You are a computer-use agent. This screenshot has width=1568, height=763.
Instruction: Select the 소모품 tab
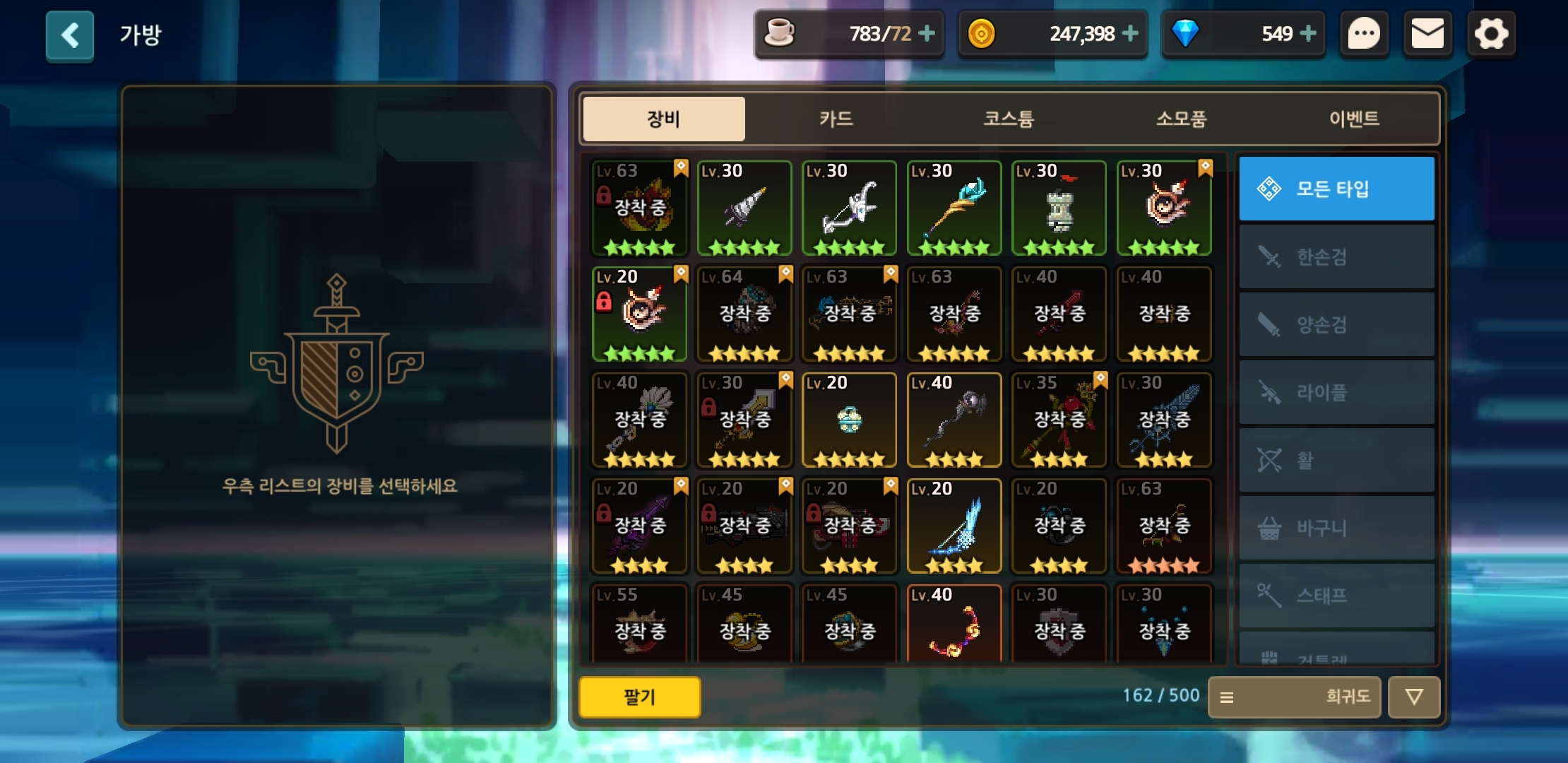(1181, 119)
